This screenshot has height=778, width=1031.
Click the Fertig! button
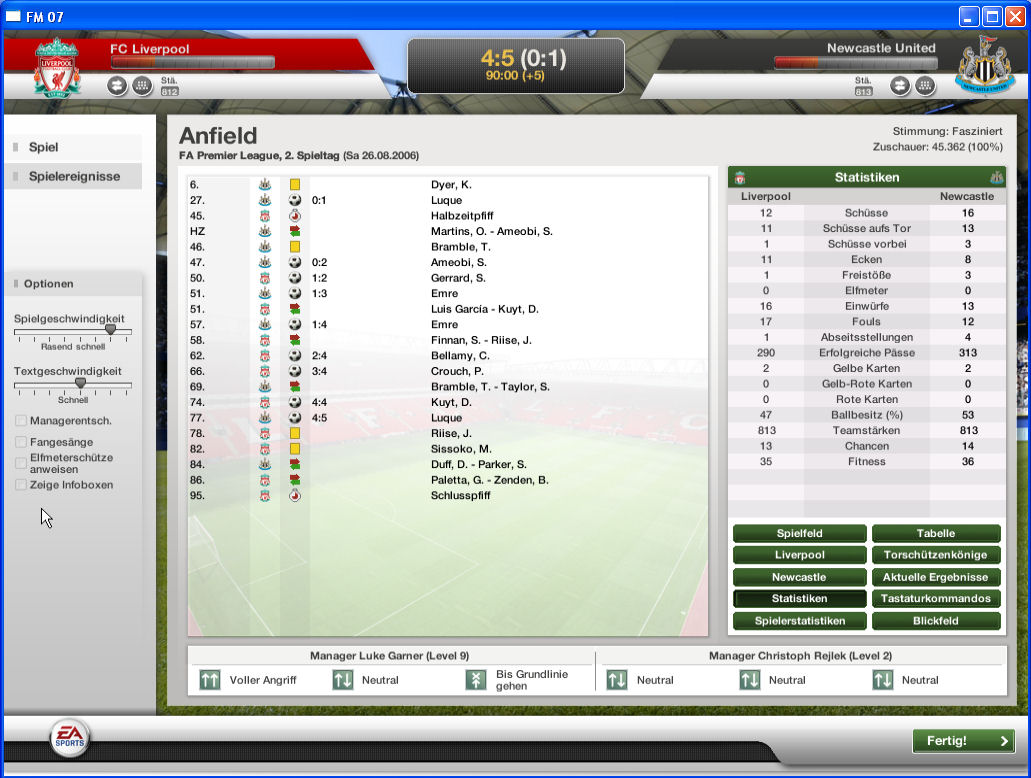[963, 741]
